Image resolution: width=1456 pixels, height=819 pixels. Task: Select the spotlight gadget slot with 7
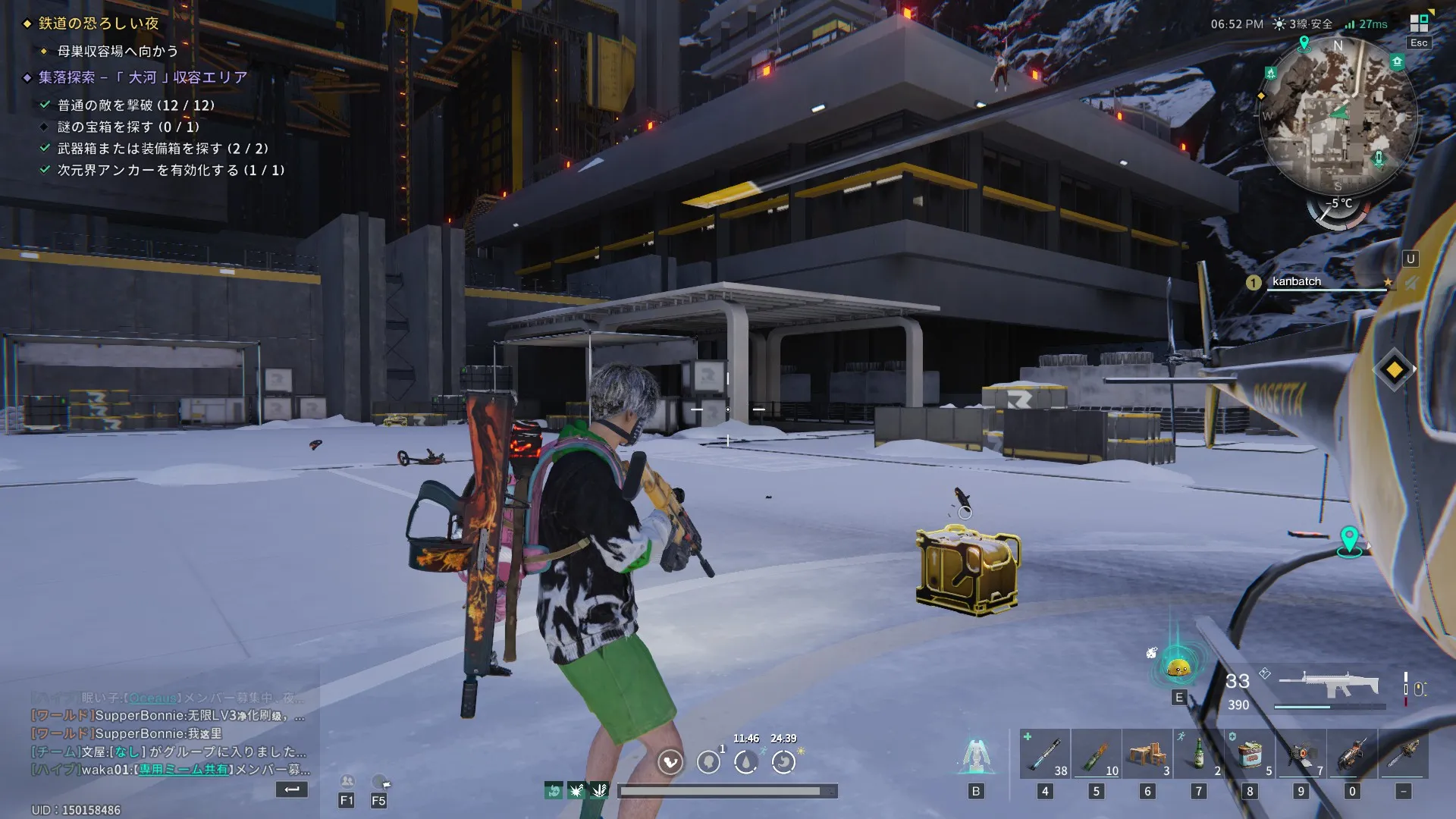1301,754
